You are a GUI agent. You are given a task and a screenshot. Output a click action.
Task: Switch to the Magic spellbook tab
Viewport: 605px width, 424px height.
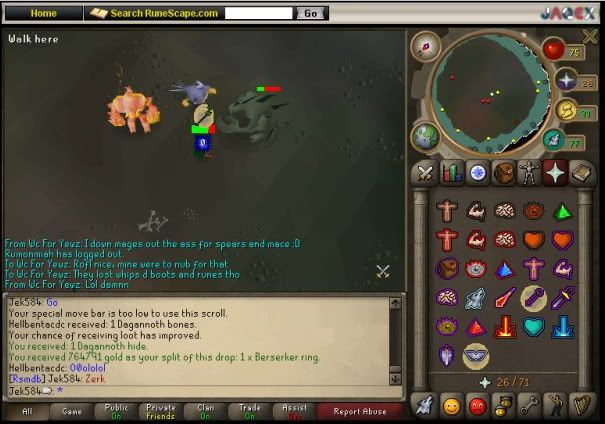point(581,173)
